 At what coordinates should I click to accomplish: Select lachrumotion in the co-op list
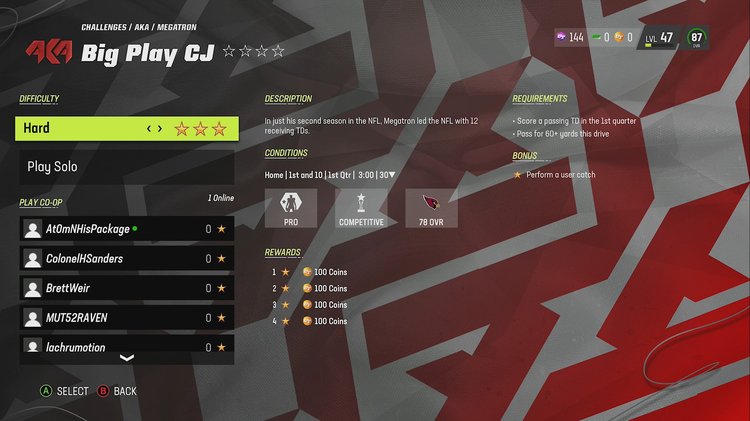[127, 347]
